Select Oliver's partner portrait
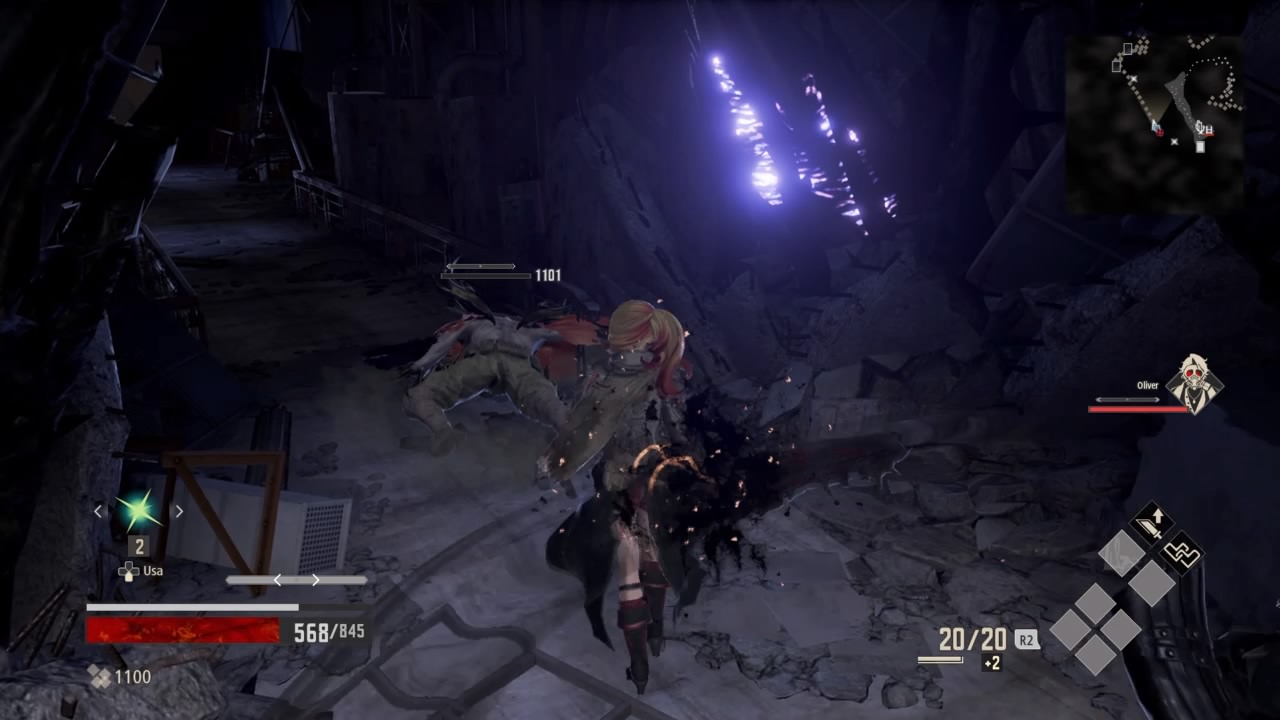The height and width of the screenshot is (720, 1280). [1193, 384]
